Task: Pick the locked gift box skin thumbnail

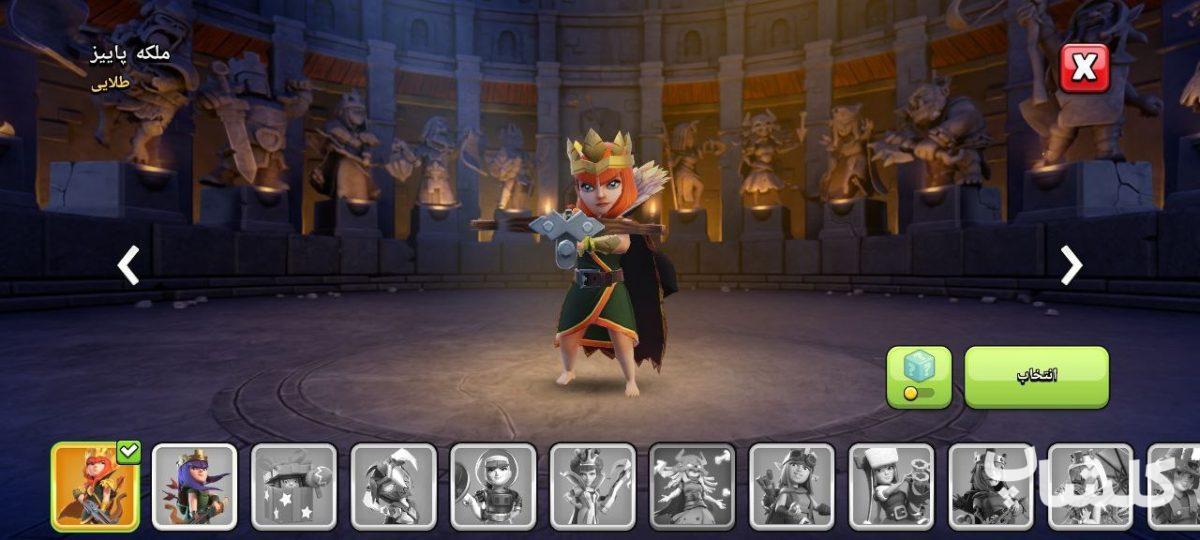Action: click(294, 486)
